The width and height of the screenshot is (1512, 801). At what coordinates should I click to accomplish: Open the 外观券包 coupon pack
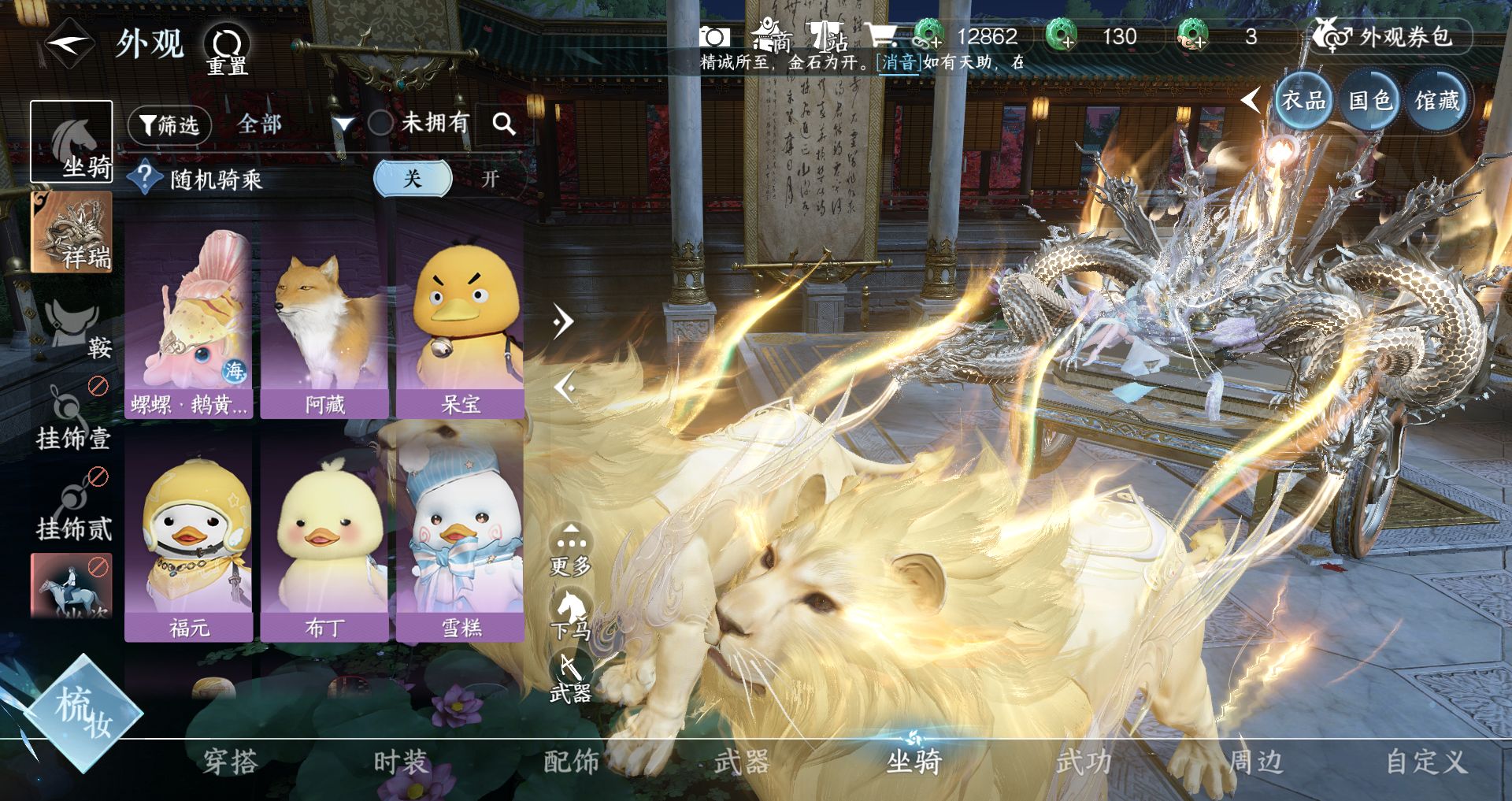click(1390, 36)
